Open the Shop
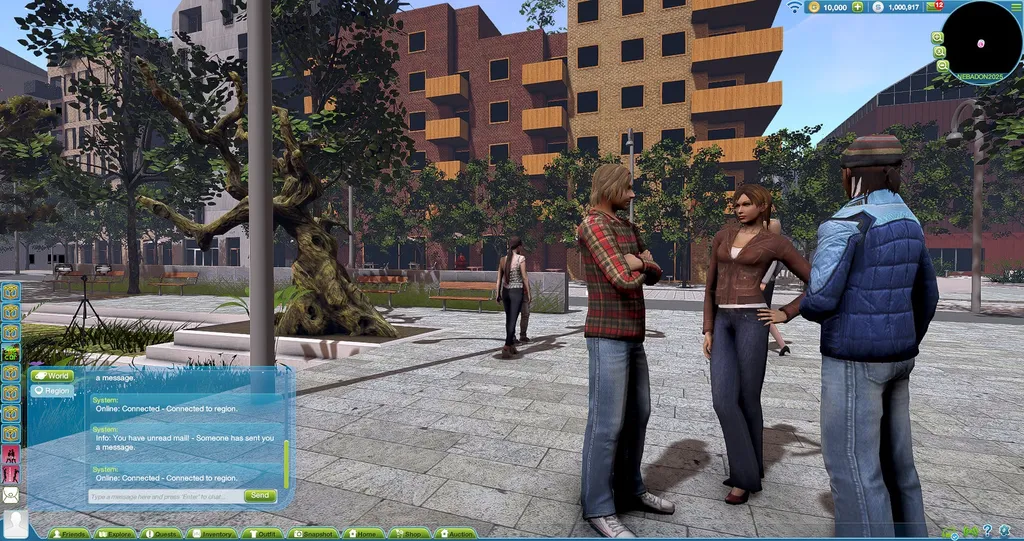 (x=409, y=534)
